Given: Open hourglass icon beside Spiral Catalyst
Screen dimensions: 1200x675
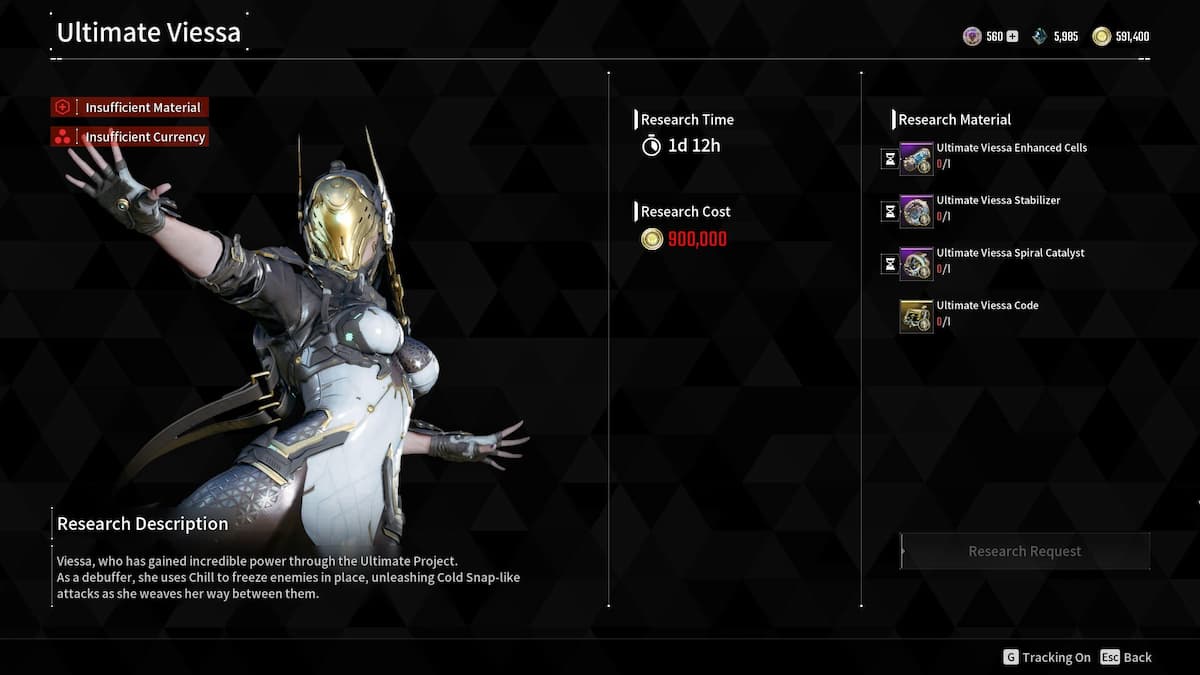Looking at the screenshot, I should click(x=889, y=264).
